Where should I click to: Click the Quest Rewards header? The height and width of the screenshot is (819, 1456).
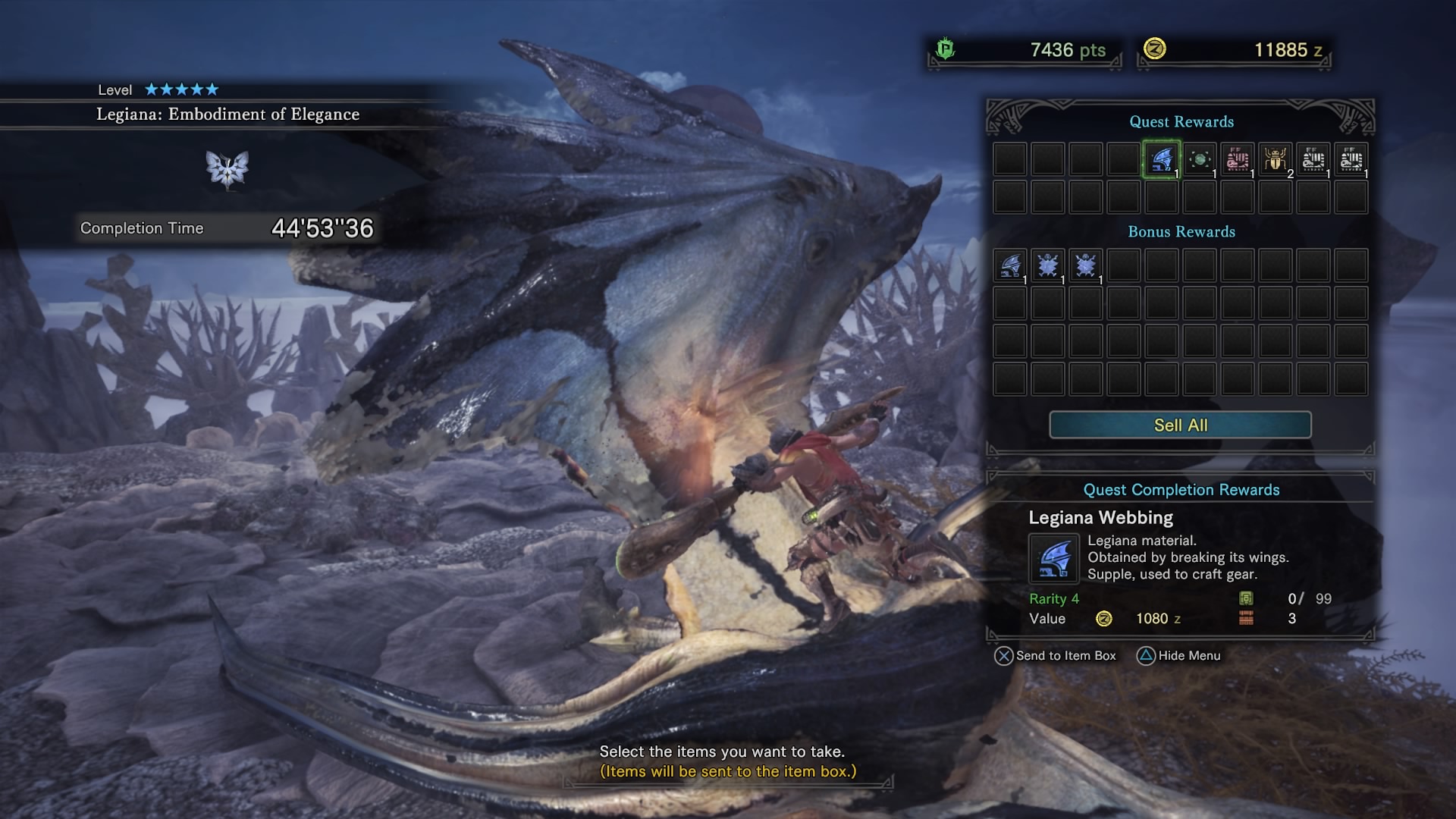[x=1180, y=122]
